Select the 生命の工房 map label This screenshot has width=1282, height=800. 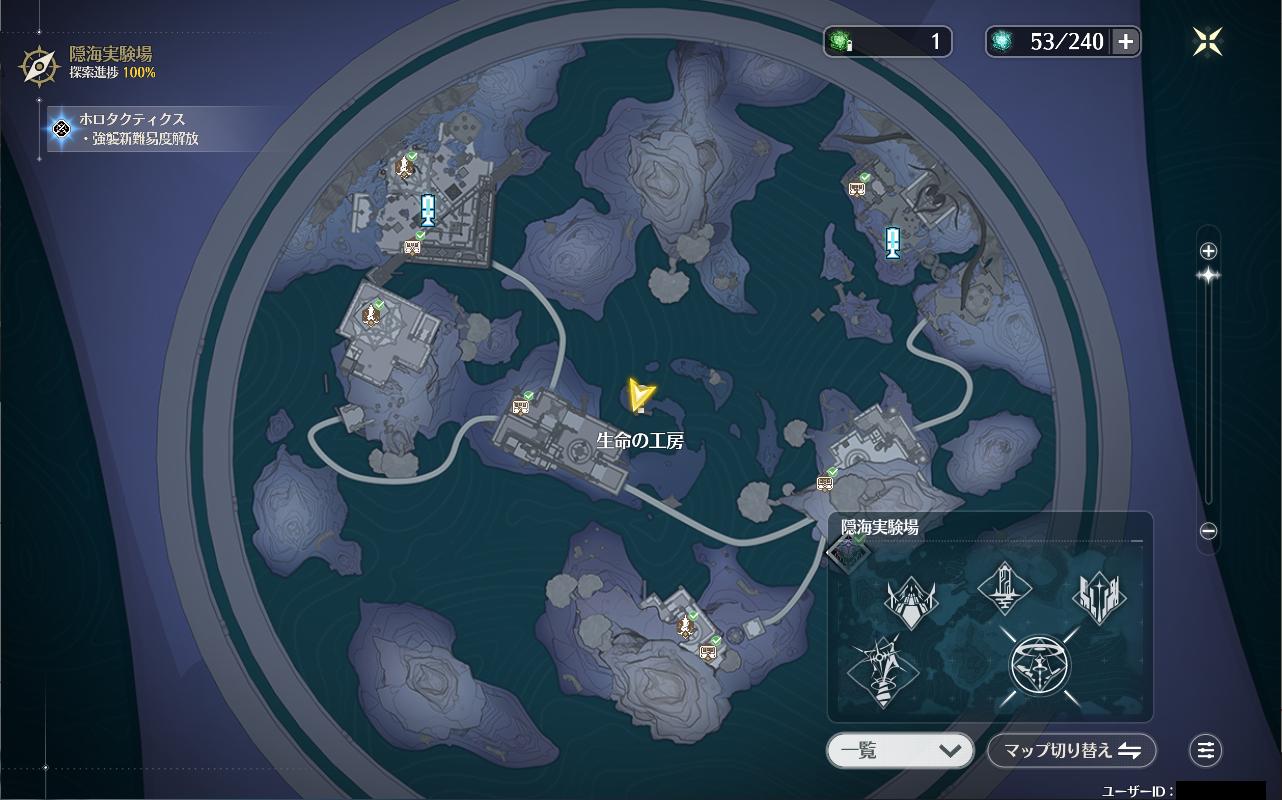tap(640, 440)
